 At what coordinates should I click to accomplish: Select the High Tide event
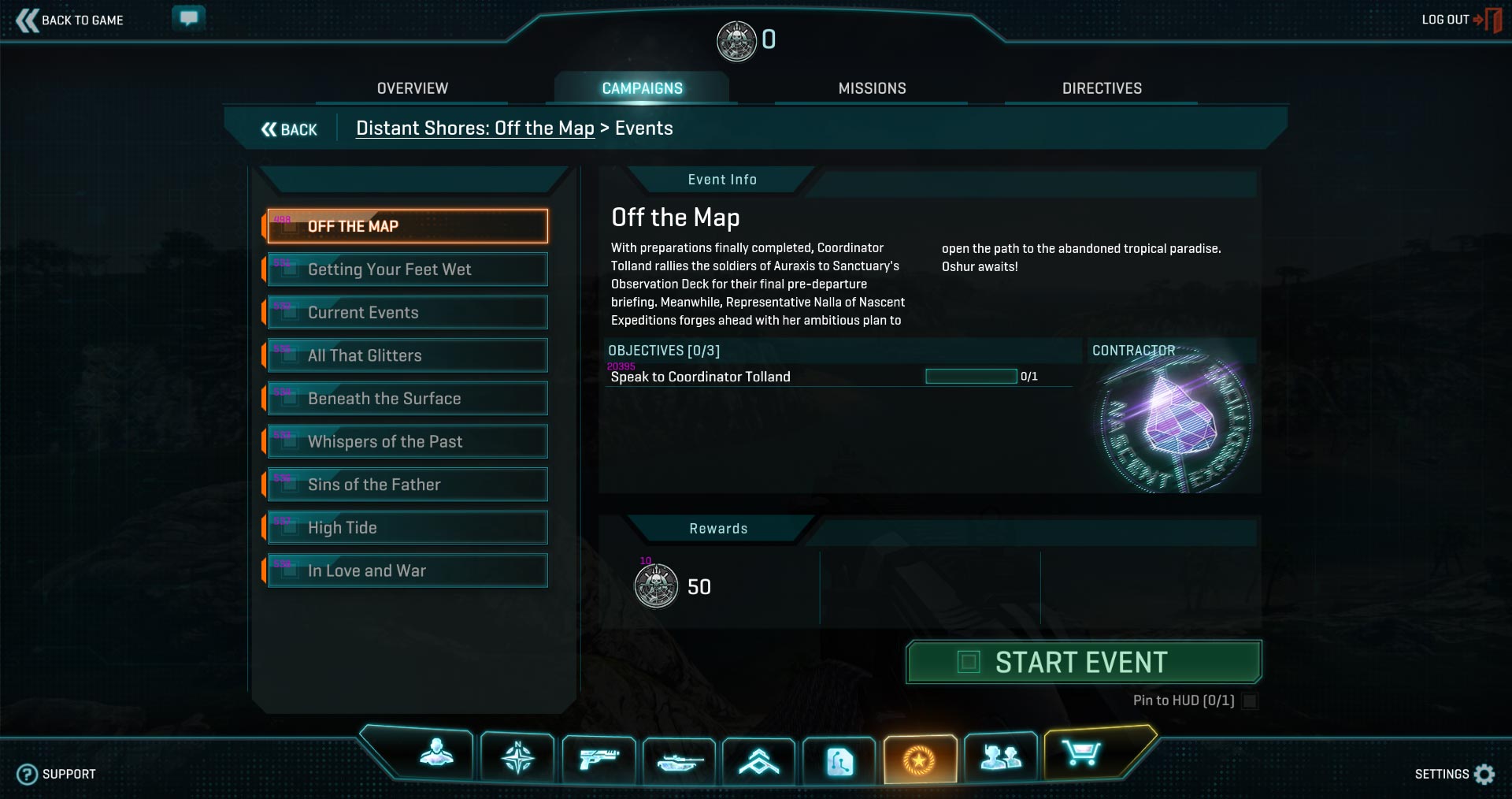407,528
